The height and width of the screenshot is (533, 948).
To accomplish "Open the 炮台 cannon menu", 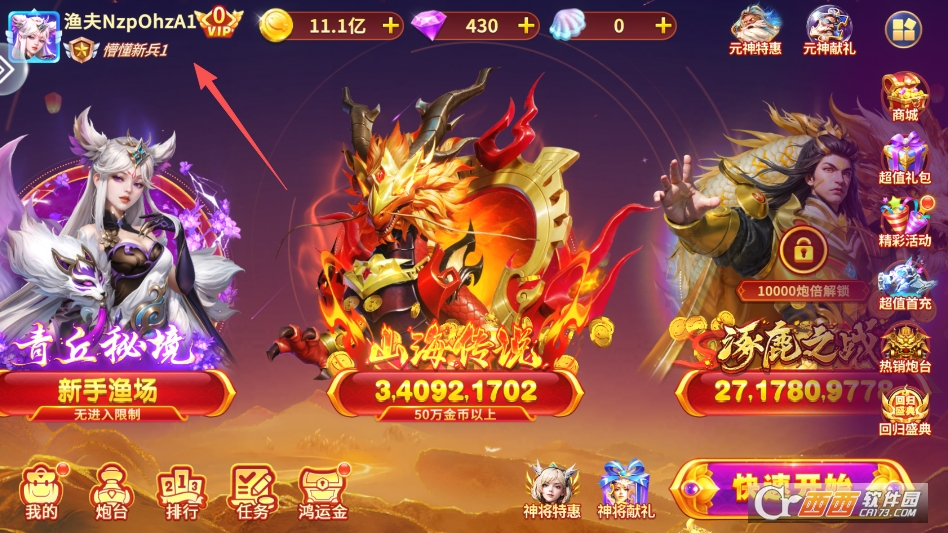I will 109,492.
